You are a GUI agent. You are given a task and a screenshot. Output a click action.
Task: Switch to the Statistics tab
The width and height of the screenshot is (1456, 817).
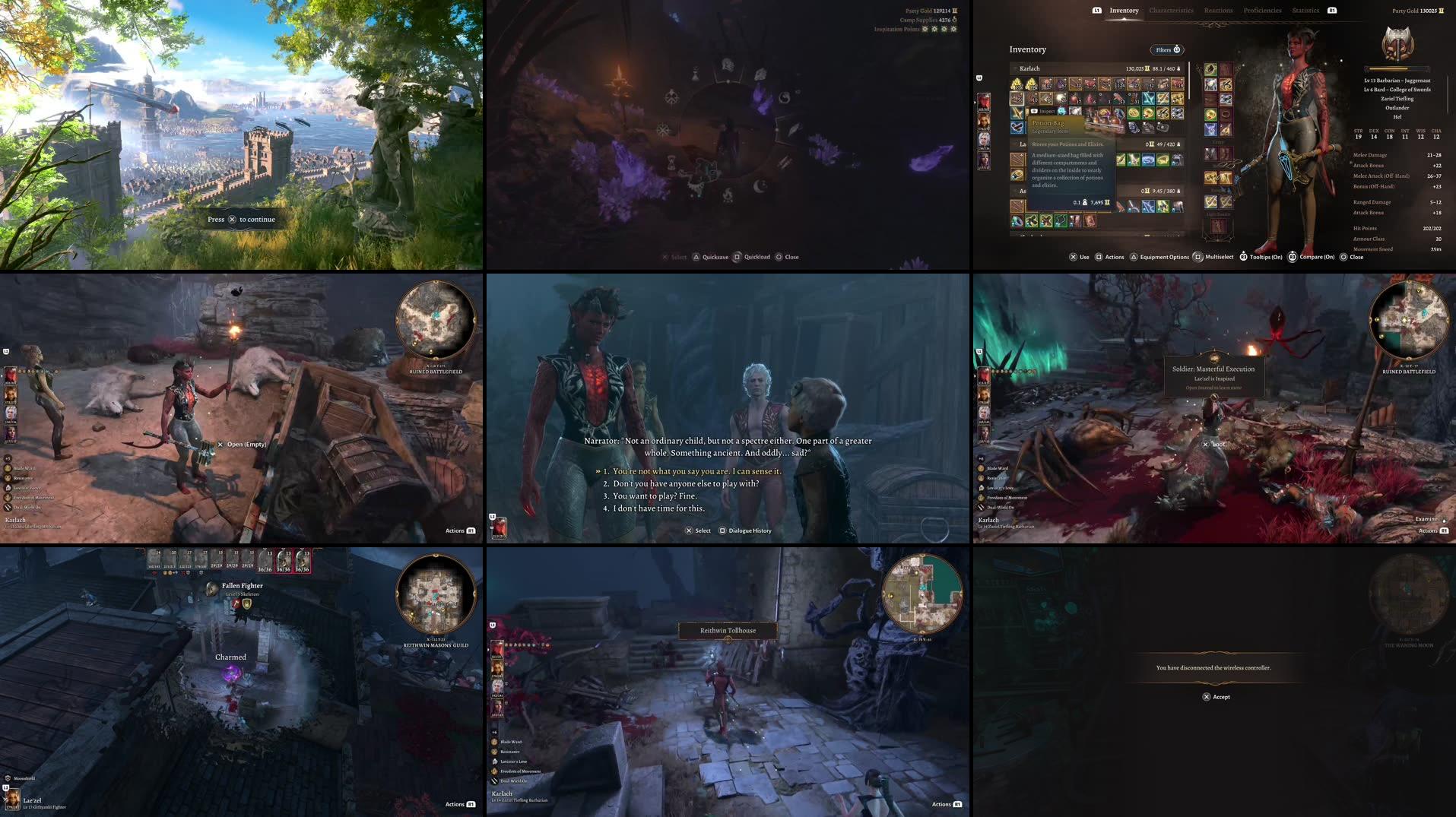1305,10
